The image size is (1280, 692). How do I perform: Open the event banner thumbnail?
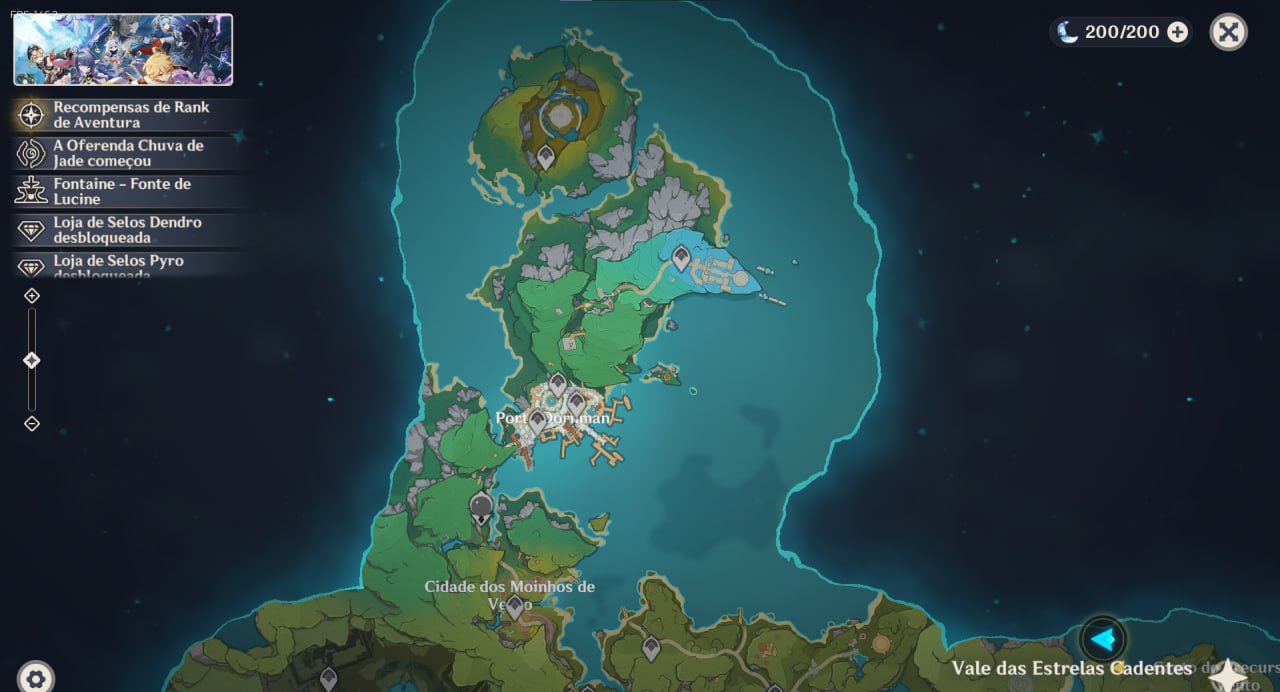point(123,49)
